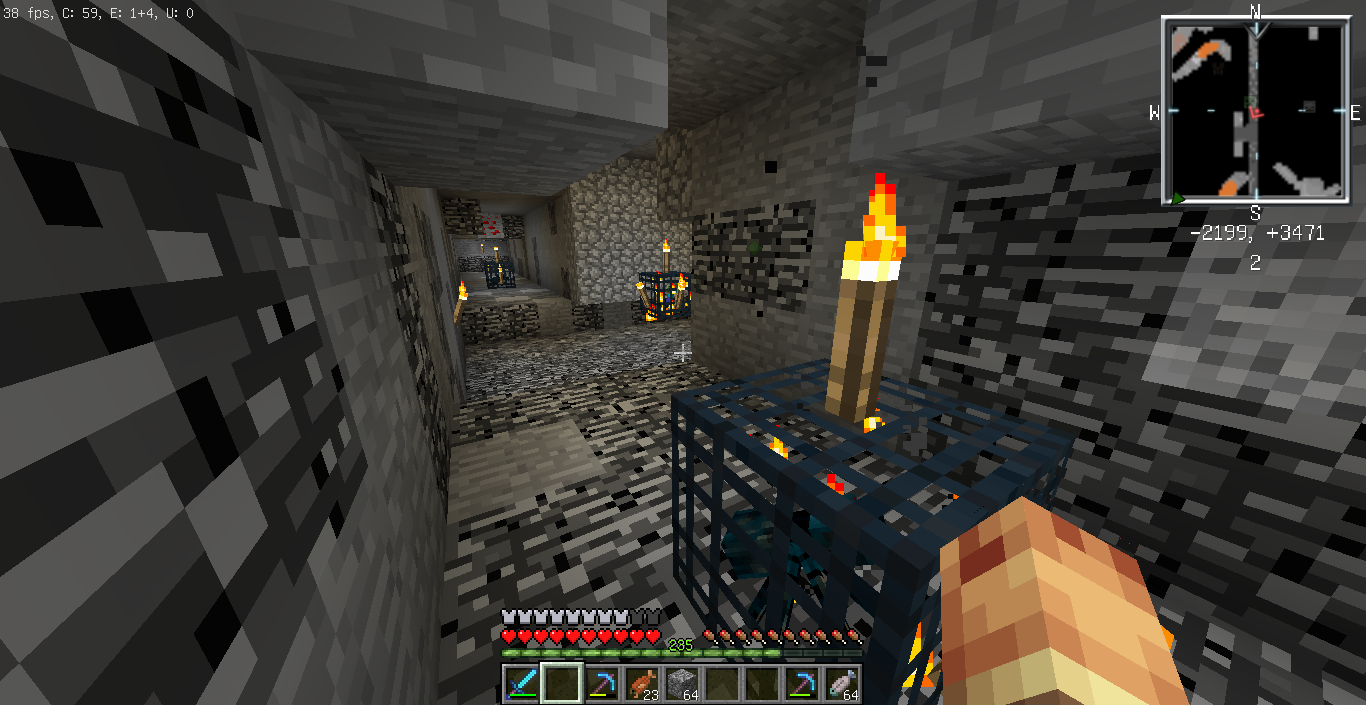
Task: Click the highlighted empty hotbar slot
Action: (561, 683)
